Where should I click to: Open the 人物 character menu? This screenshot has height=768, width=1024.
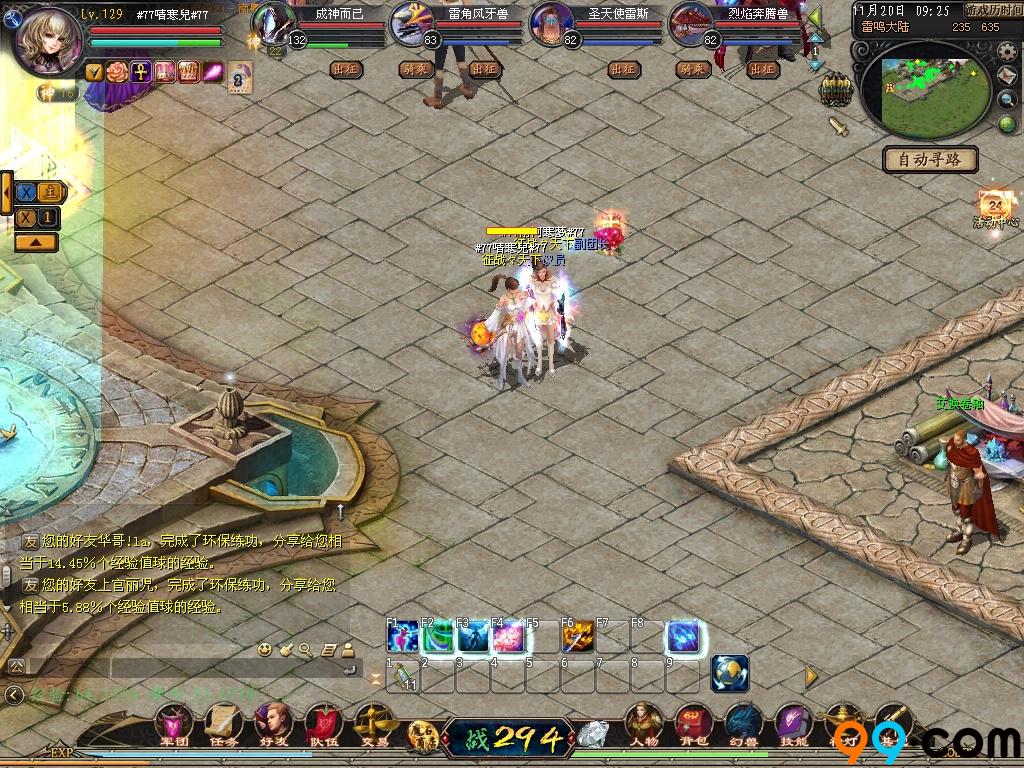pyautogui.click(x=644, y=724)
